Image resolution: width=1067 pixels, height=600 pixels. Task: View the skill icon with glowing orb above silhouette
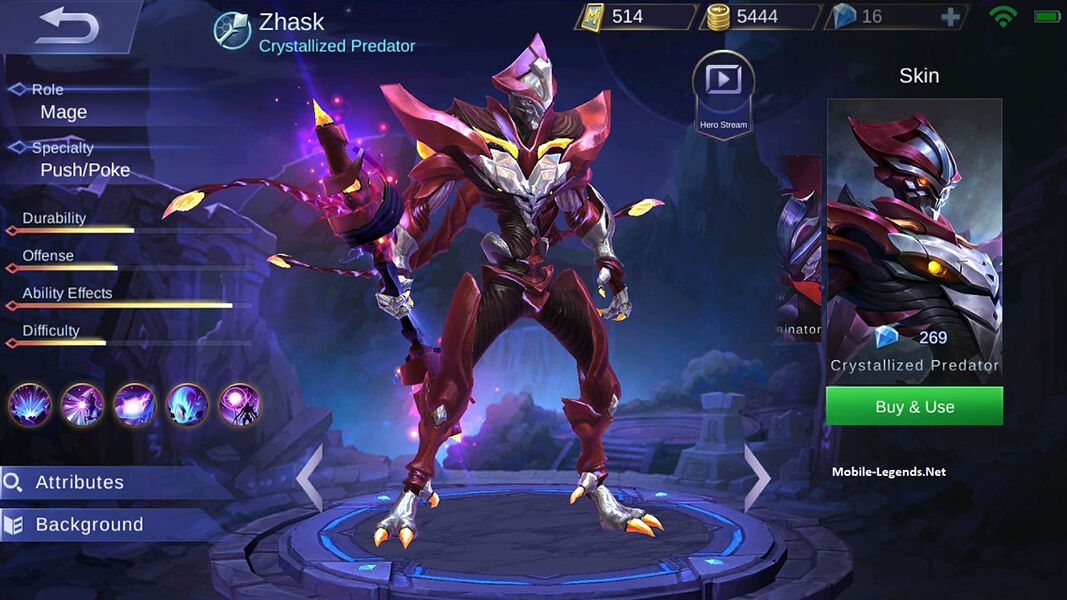tap(240, 405)
